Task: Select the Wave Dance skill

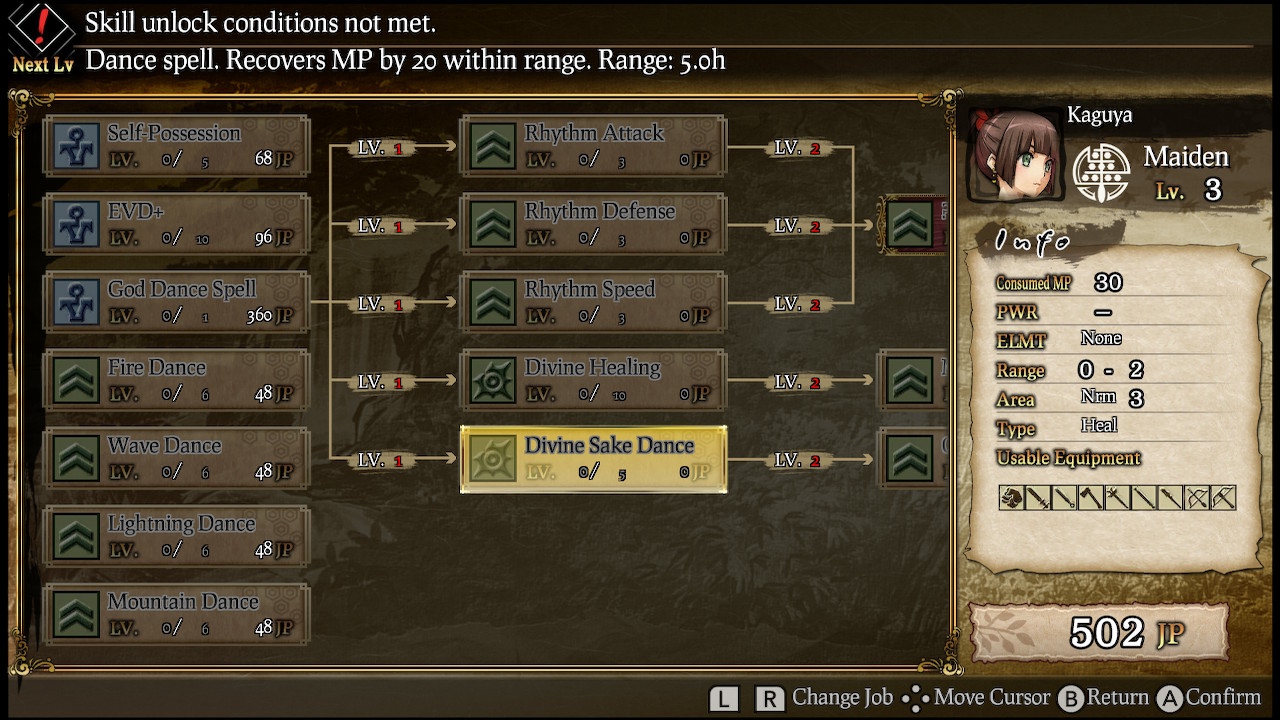Action: (x=176, y=458)
